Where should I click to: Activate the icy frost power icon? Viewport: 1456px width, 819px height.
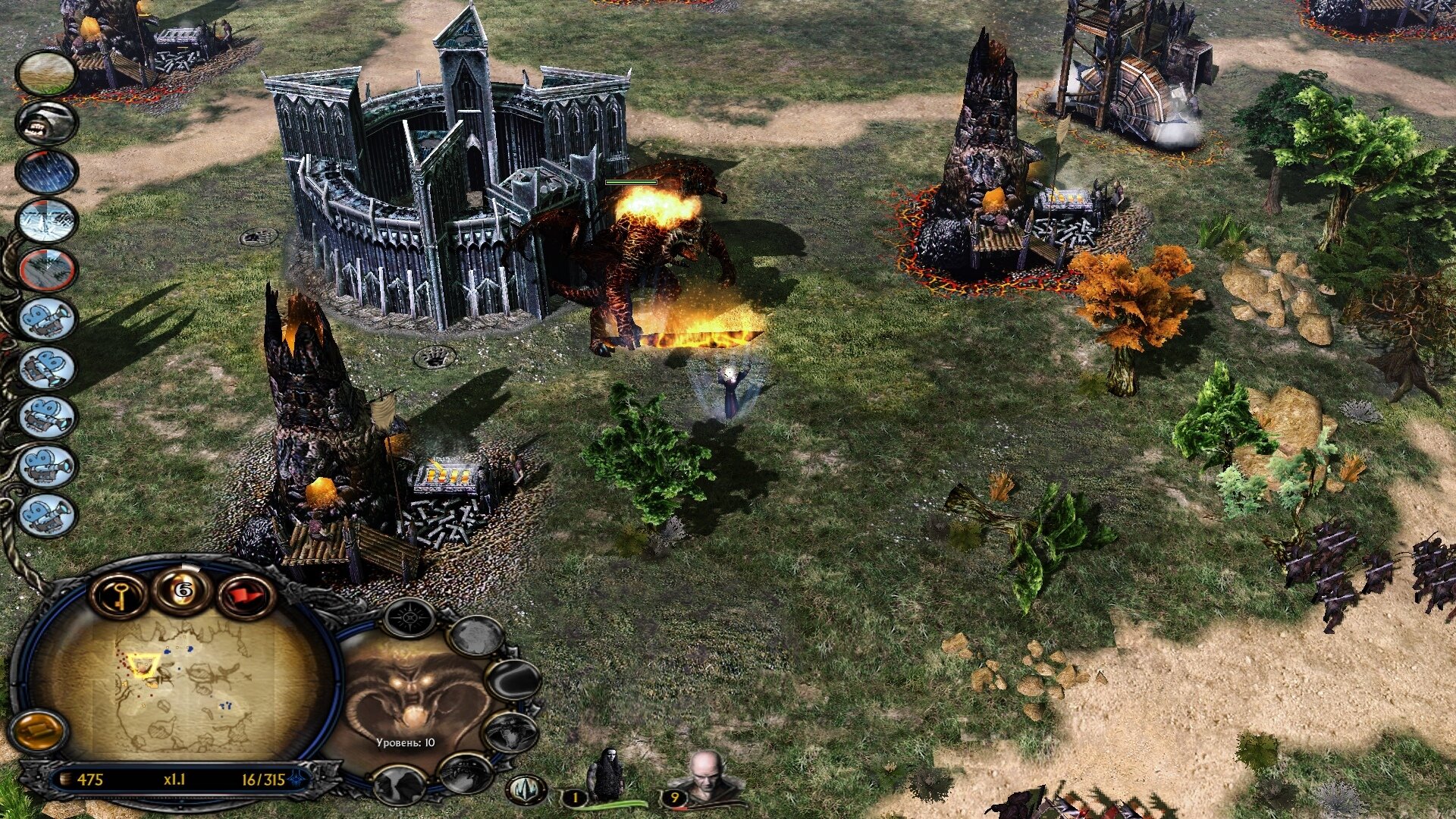coord(47,221)
